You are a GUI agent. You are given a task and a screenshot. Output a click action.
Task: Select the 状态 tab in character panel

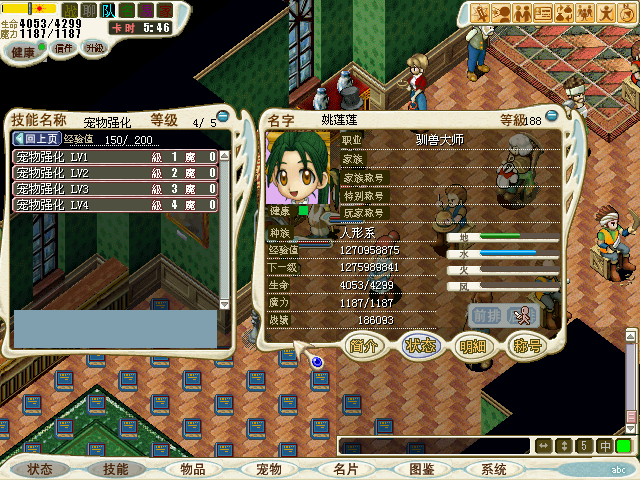pyautogui.click(x=419, y=346)
